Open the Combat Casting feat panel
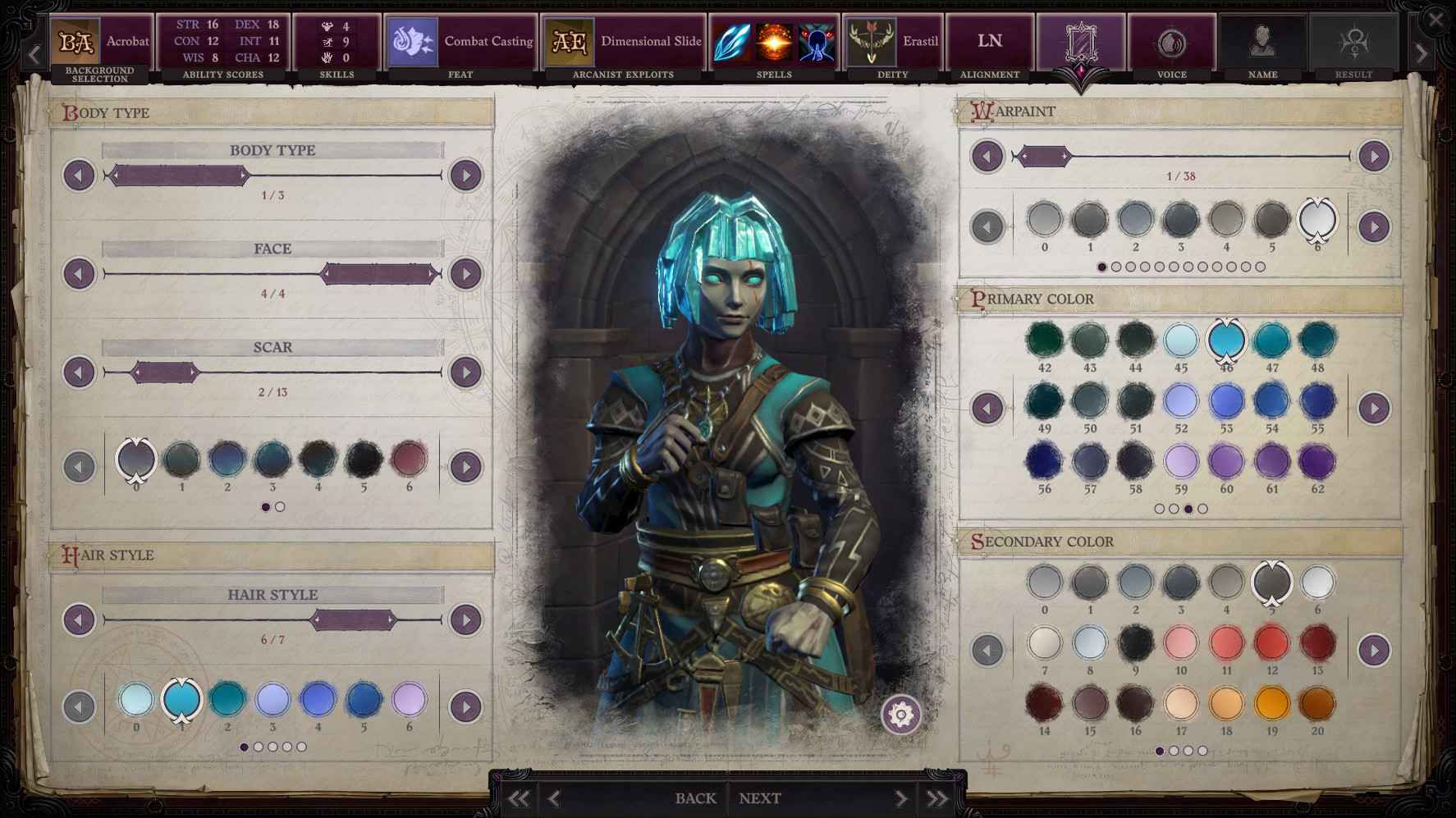The height and width of the screenshot is (818, 1456). tap(460, 41)
